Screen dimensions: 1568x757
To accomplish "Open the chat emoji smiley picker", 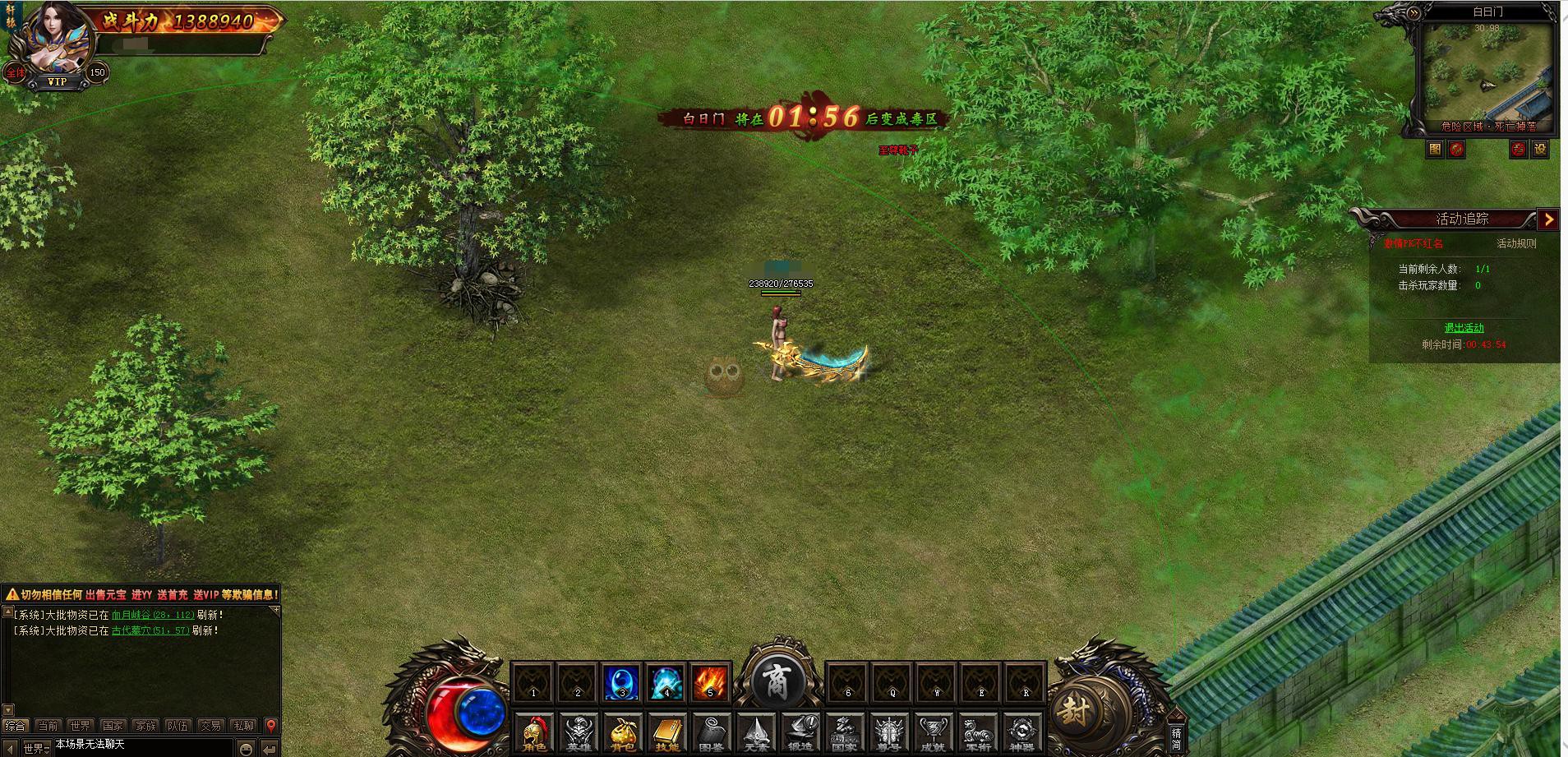I will 246,748.
